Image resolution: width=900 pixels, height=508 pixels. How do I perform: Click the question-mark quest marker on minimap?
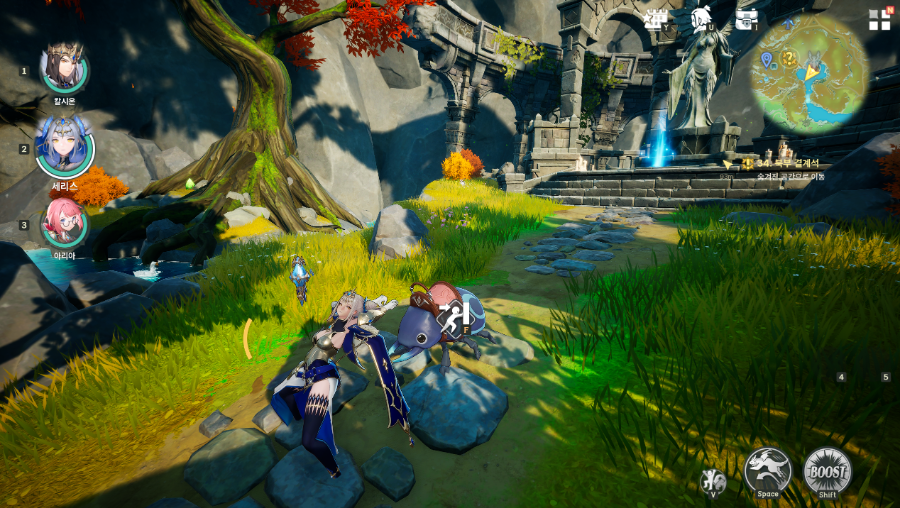[x=788, y=58]
